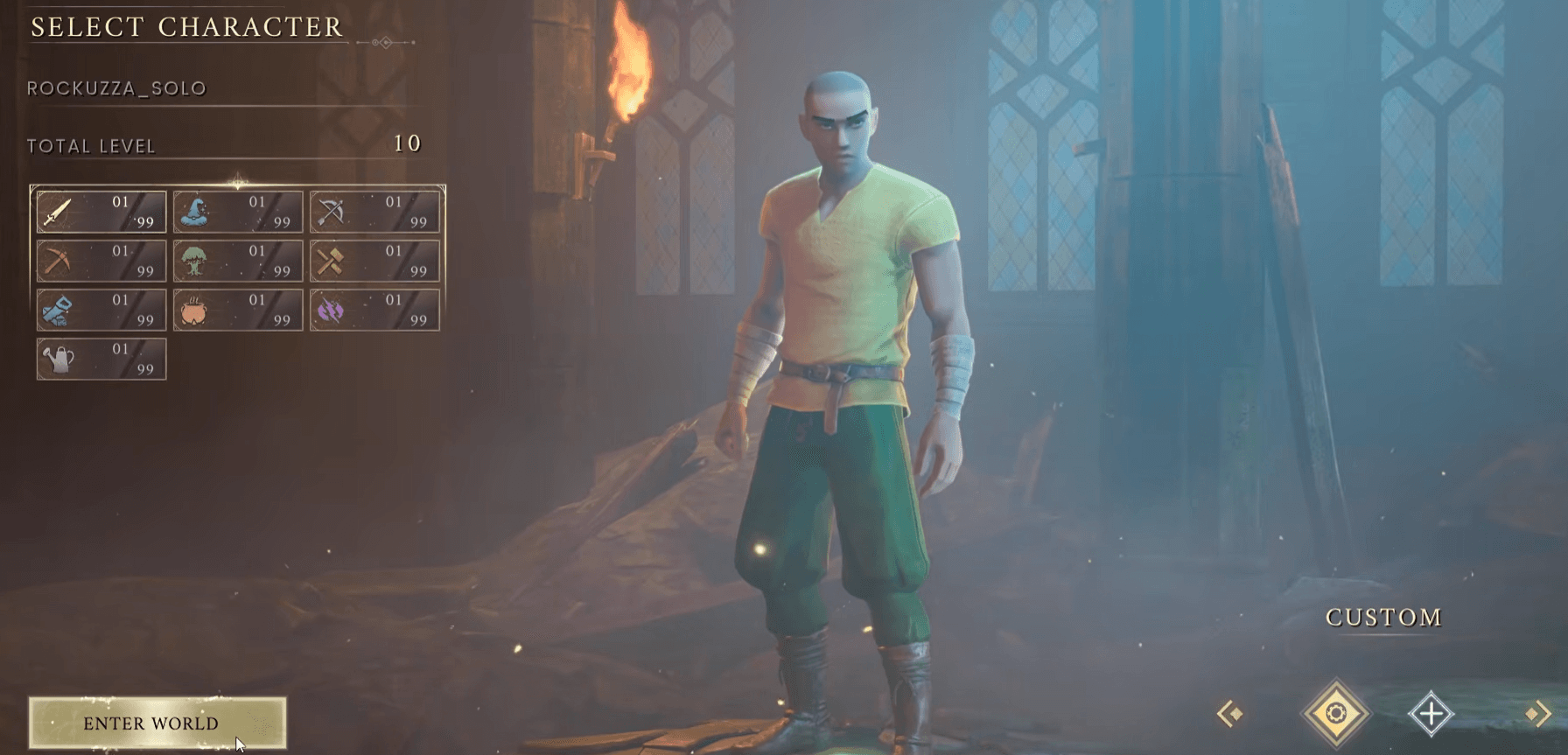Click the blue saw carpentry skill icon

coord(55,309)
